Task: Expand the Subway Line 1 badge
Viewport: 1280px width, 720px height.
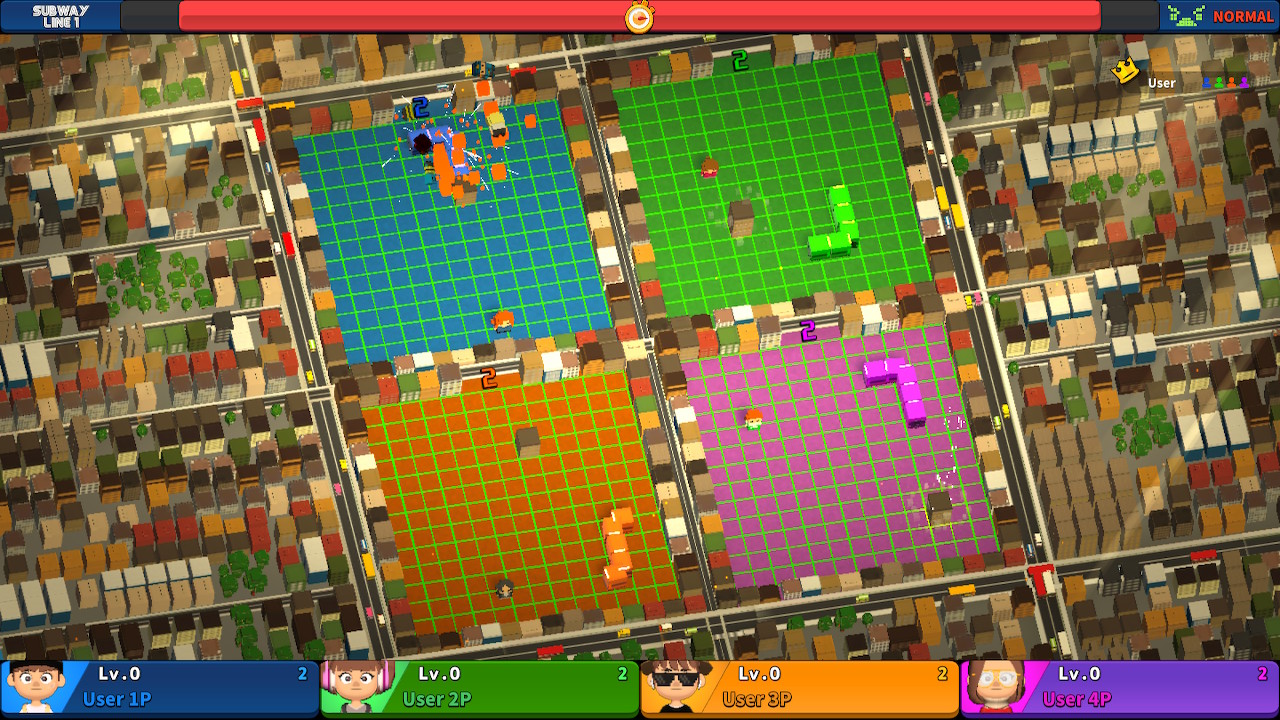Action: coord(57,15)
